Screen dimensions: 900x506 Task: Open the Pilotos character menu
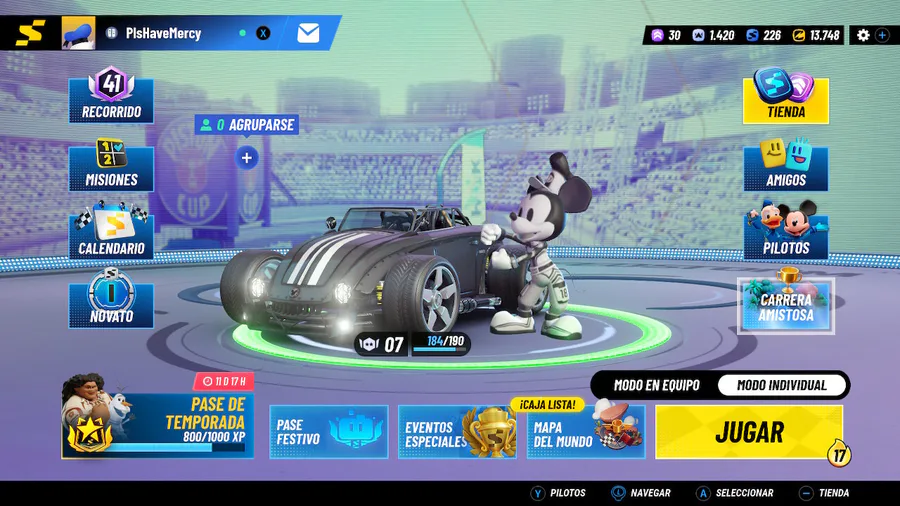click(786, 234)
